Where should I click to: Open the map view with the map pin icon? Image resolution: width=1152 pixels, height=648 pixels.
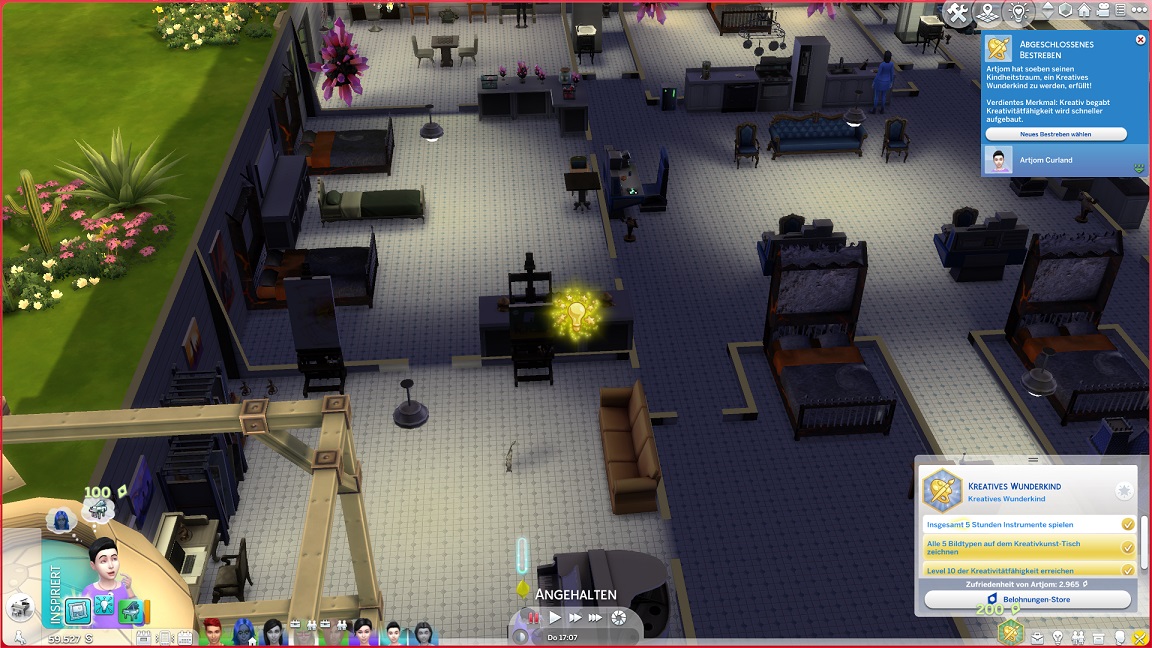tap(989, 12)
